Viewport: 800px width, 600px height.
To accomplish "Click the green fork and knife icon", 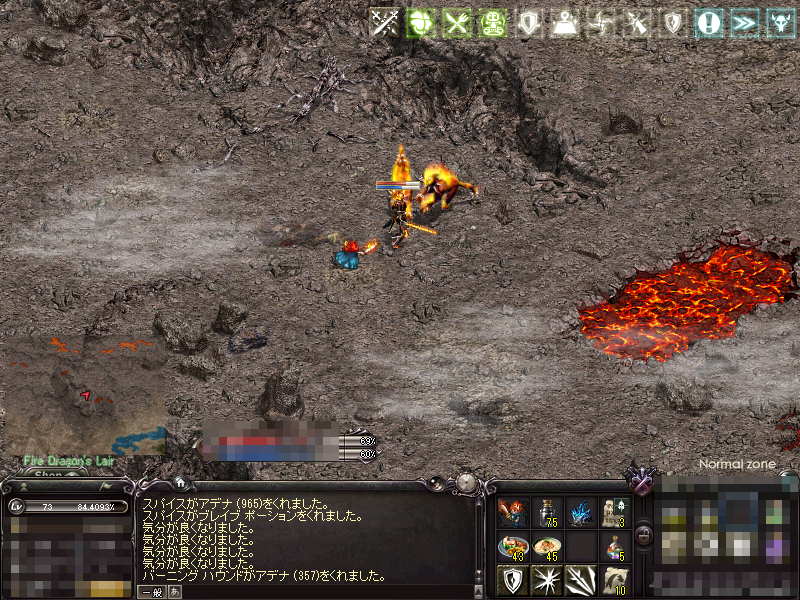I will click(457, 23).
